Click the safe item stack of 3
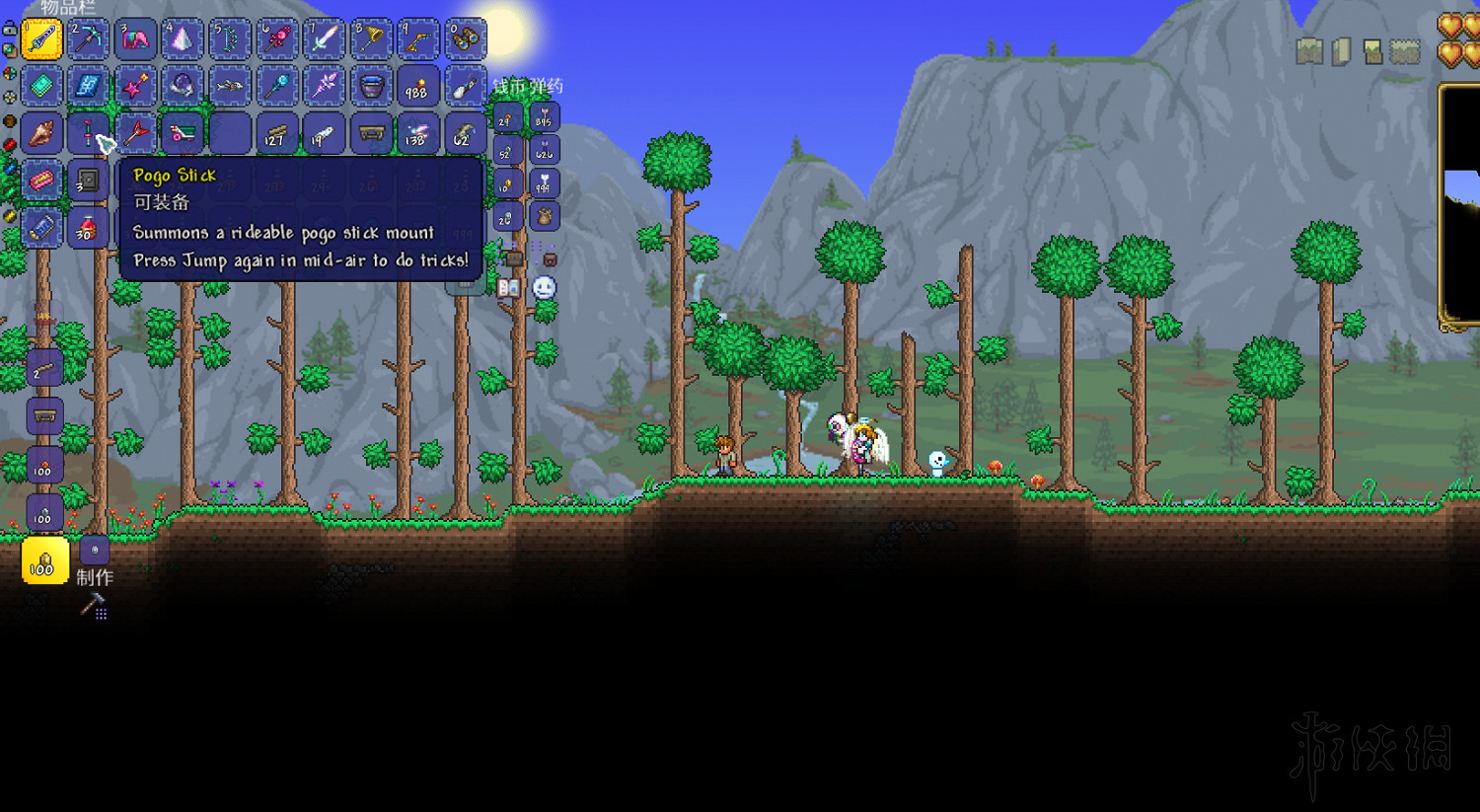This screenshot has width=1480, height=812. pyautogui.click(x=89, y=181)
